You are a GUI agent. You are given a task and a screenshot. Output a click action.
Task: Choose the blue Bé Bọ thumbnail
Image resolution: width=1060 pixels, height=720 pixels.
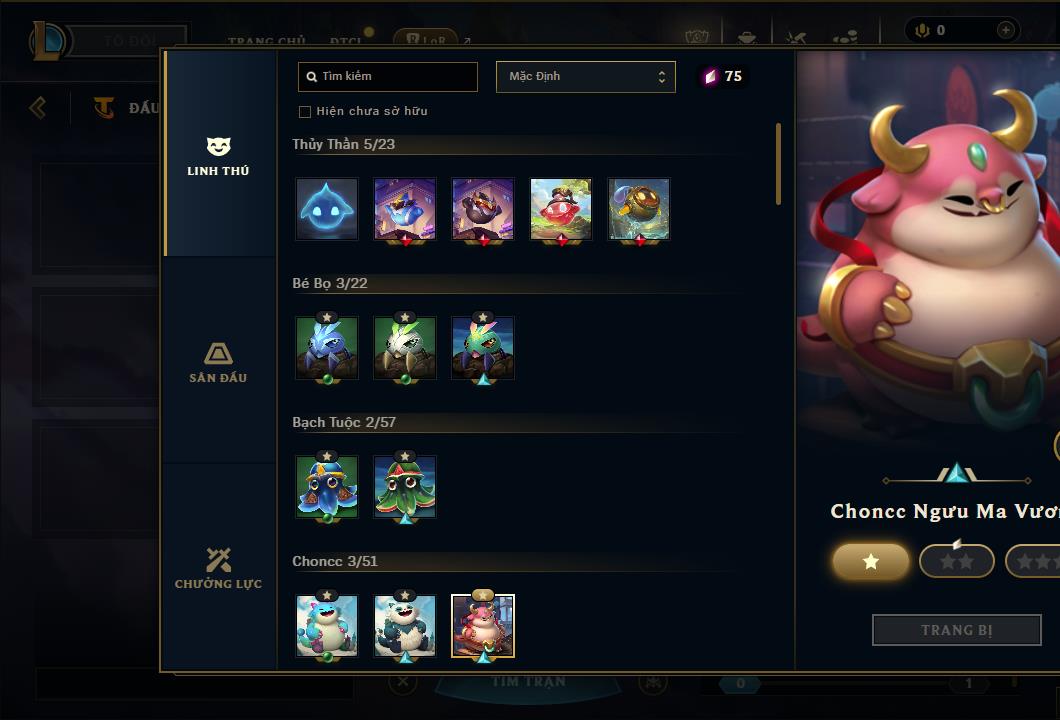click(x=327, y=348)
